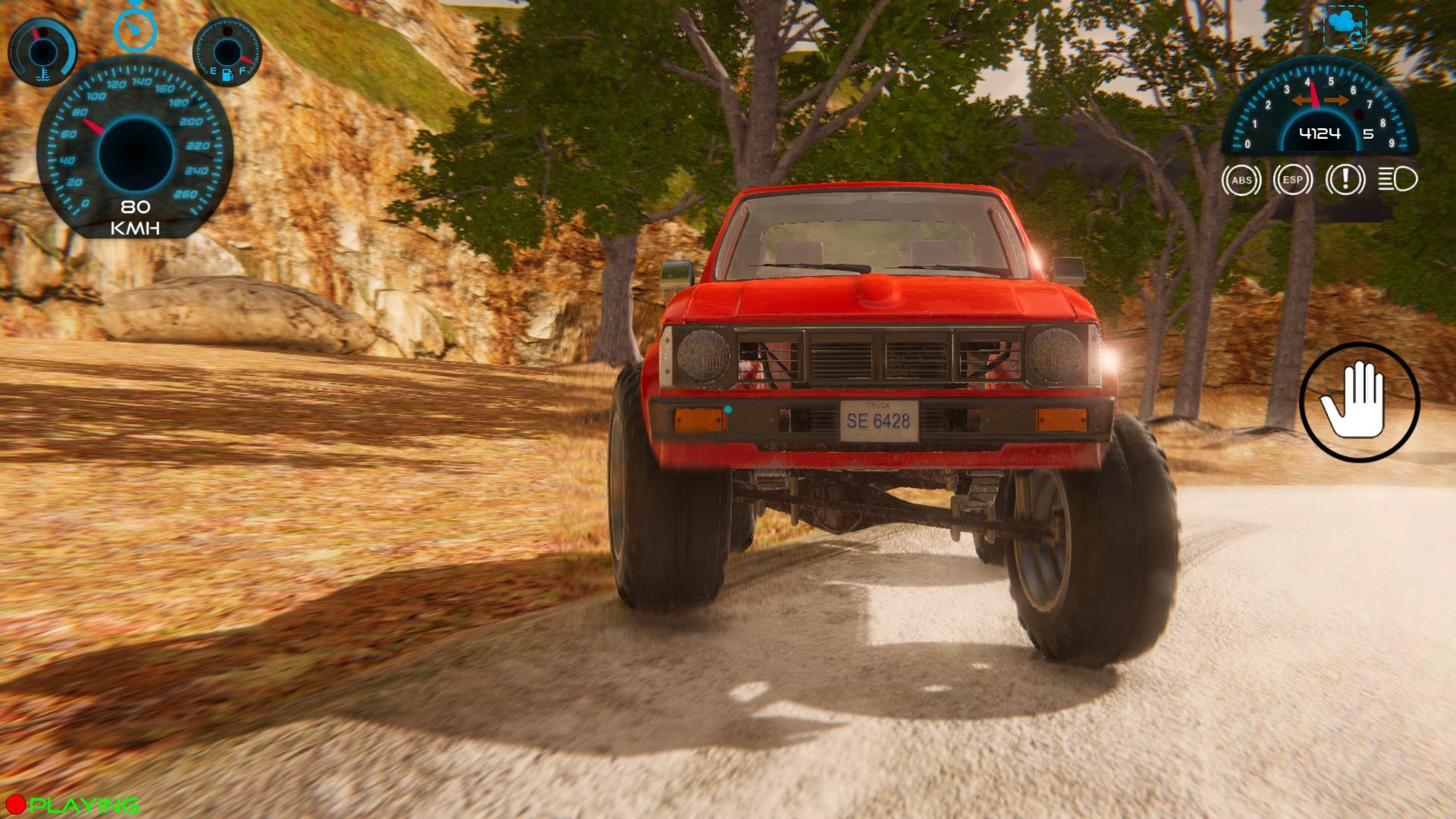The image size is (1456, 819).
Task: Click the exclamation mark brake warning icon
Action: (1345, 180)
